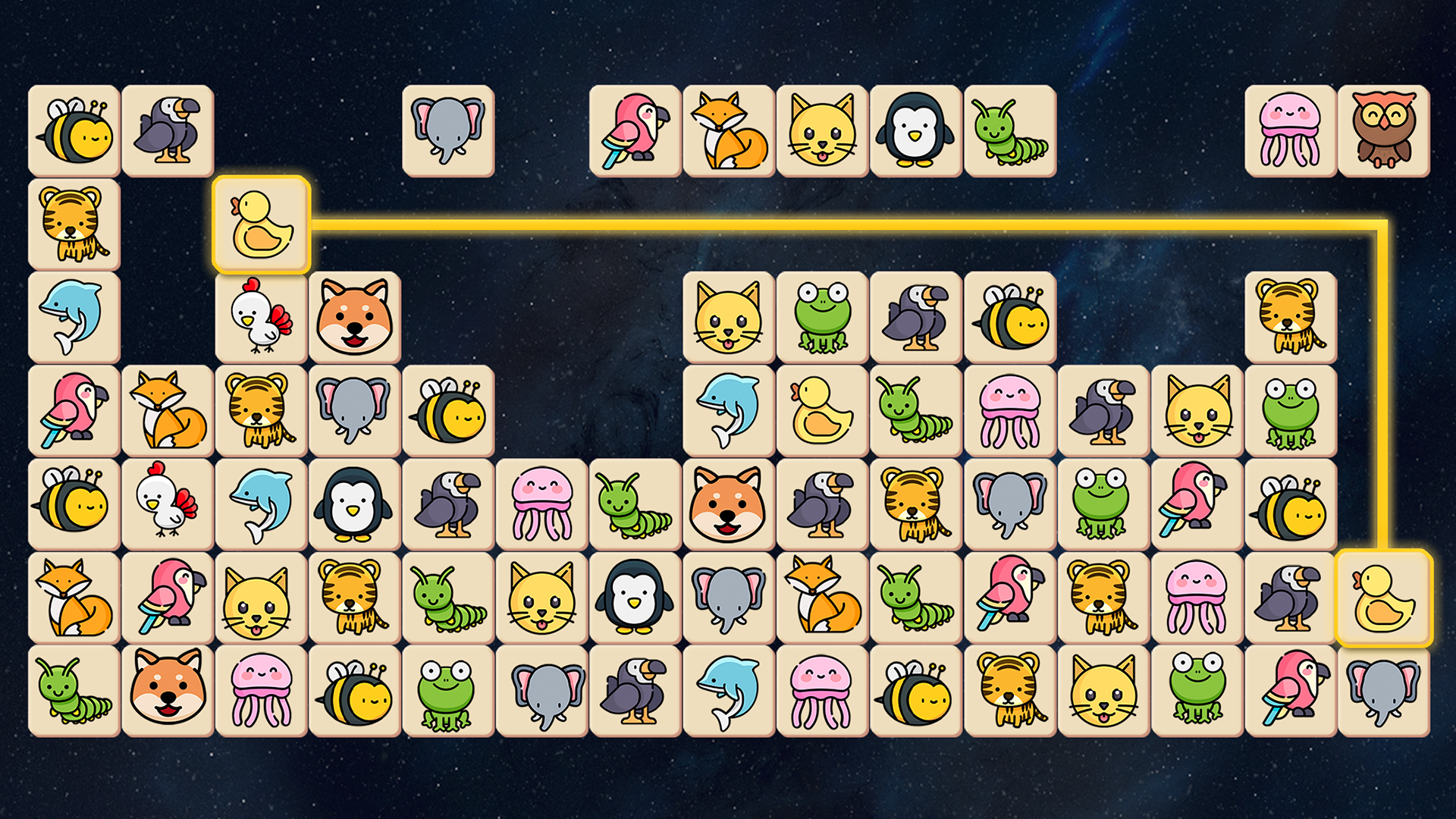The height and width of the screenshot is (819, 1456).
Task: Select the owl tile
Action: (1385, 130)
